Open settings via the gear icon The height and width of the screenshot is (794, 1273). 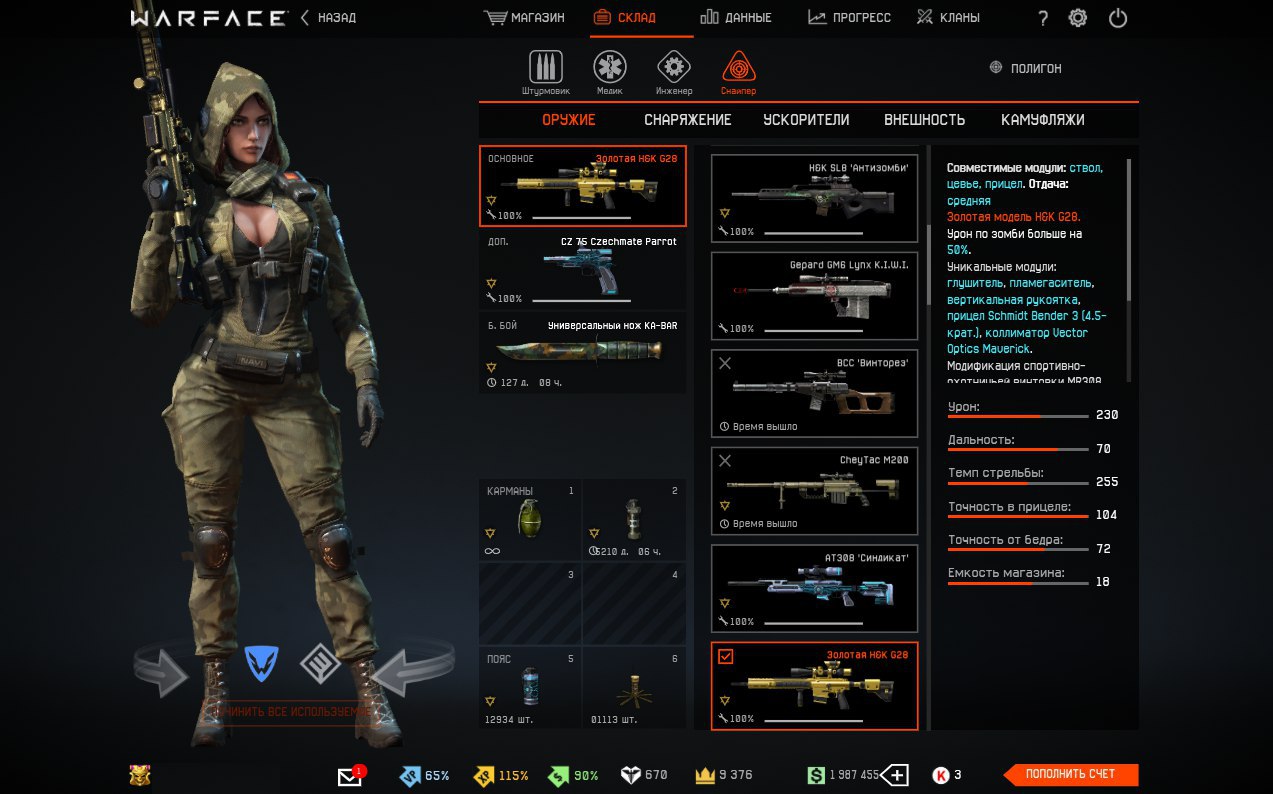[1078, 18]
